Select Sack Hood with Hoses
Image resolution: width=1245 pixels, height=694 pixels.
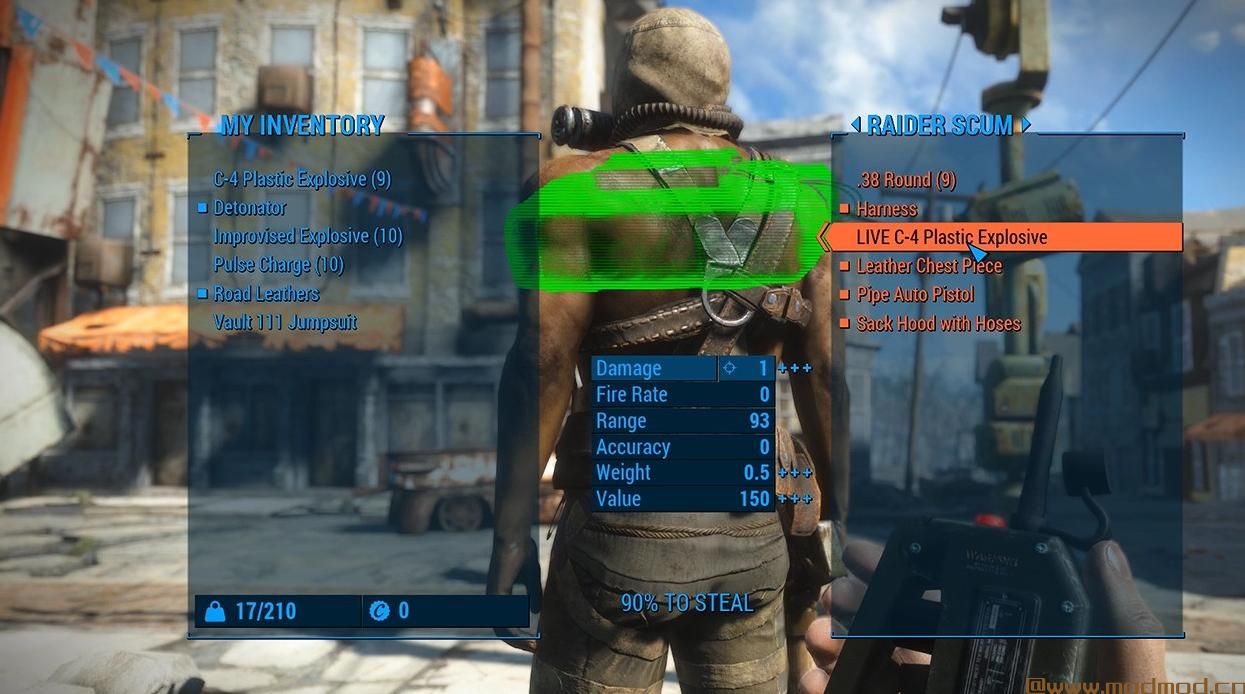(x=938, y=324)
